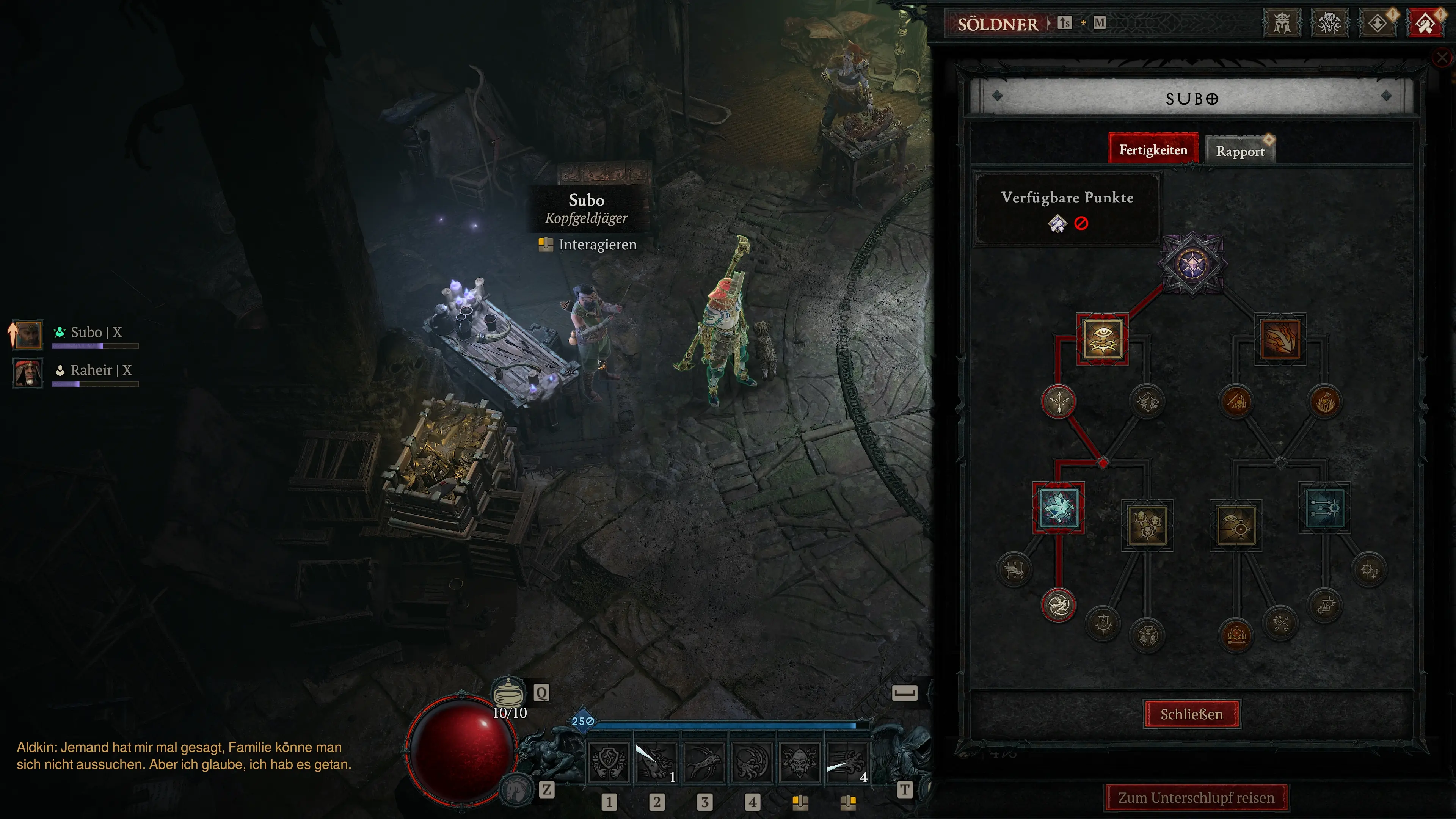
Task: Select the golden eye skill at tree top
Action: pyautogui.click(x=1103, y=339)
